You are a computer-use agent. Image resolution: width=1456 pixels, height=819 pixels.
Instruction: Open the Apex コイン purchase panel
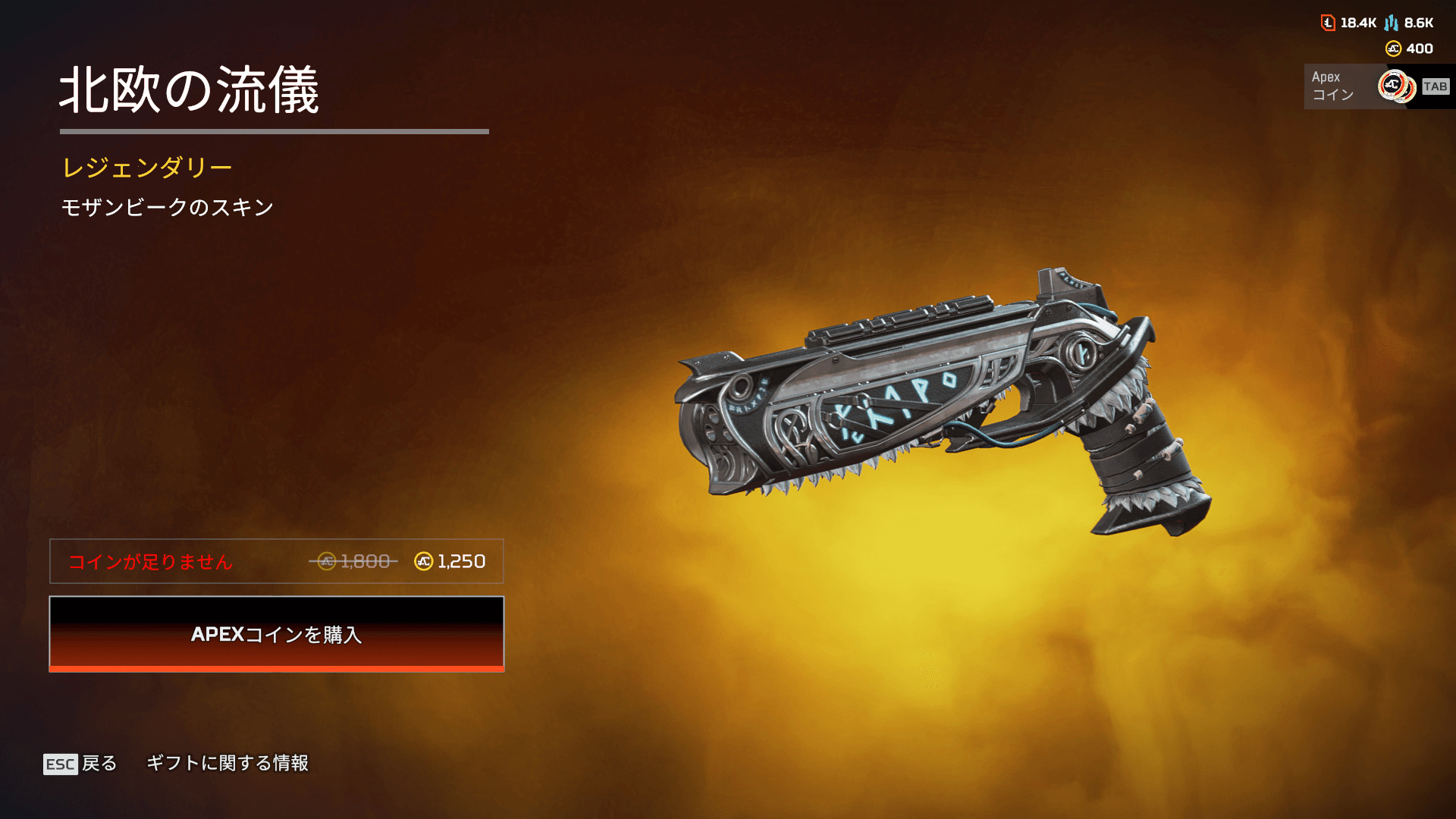(1377, 86)
